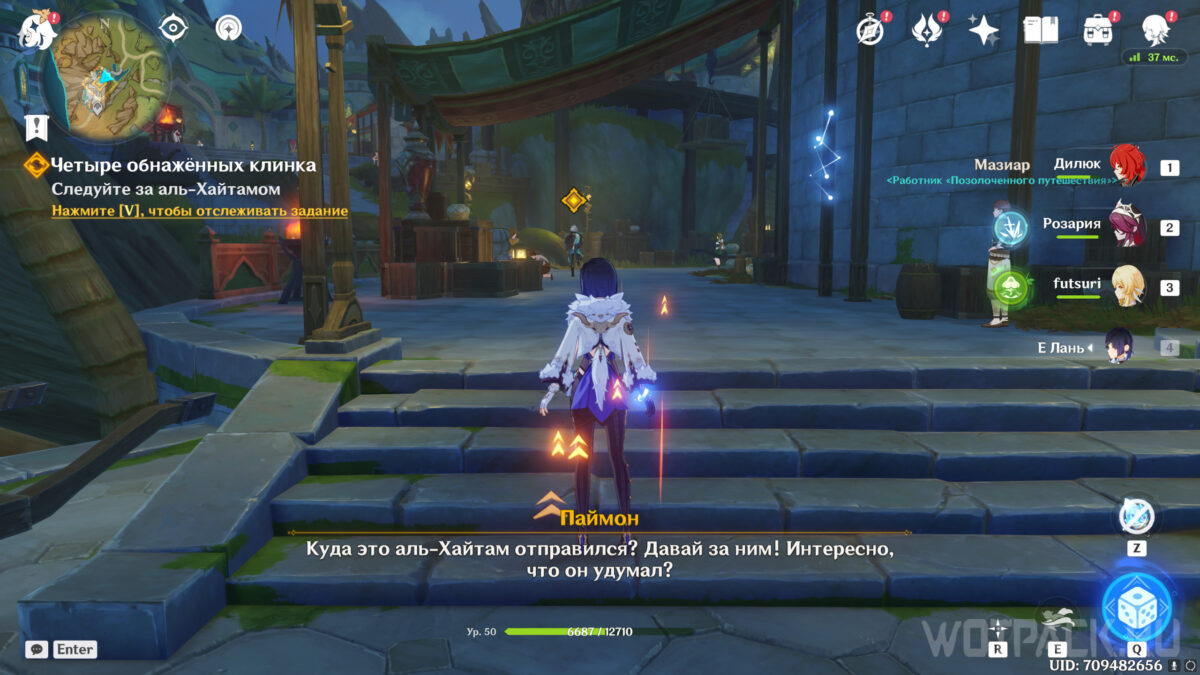Switch to party member Розария
The height and width of the screenshot is (675, 1200).
tap(1126, 227)
